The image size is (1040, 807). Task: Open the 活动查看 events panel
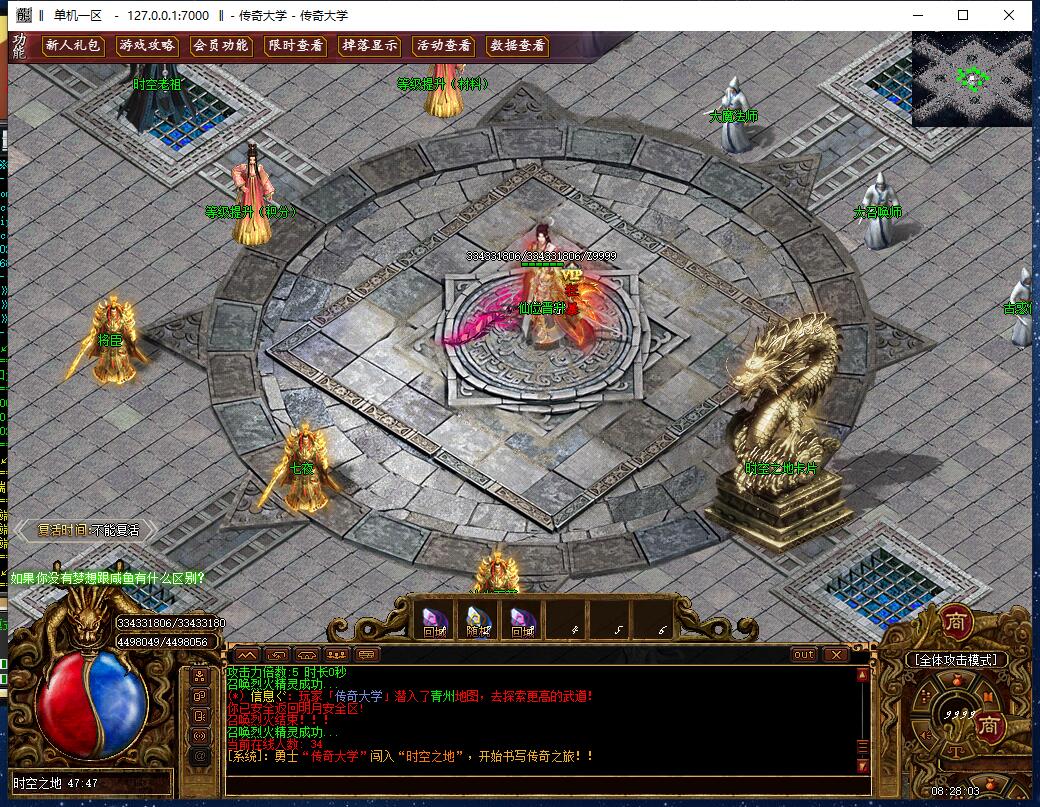tap(443, 46)
